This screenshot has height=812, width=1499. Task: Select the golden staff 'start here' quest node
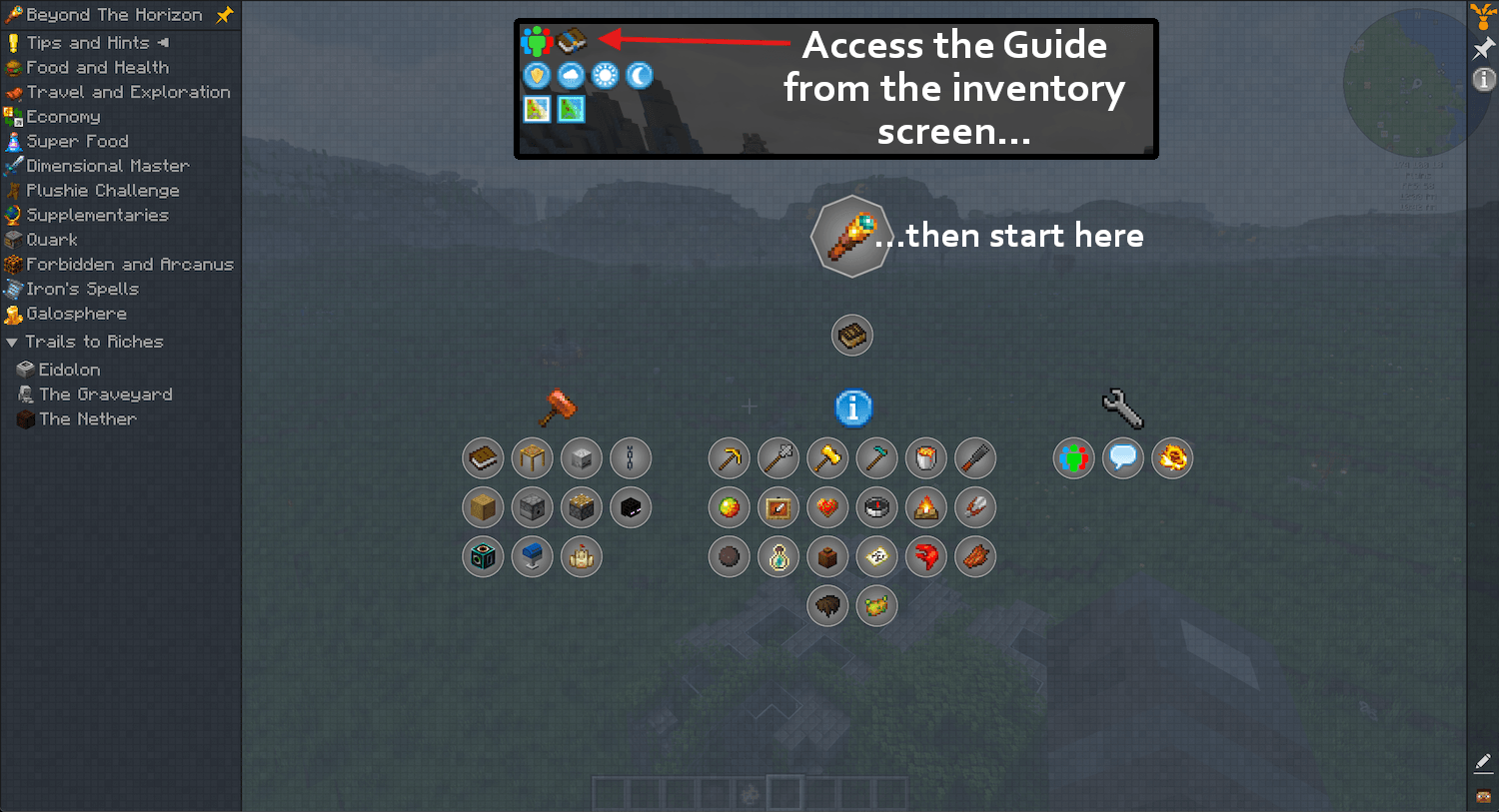[x=851, y=236]
